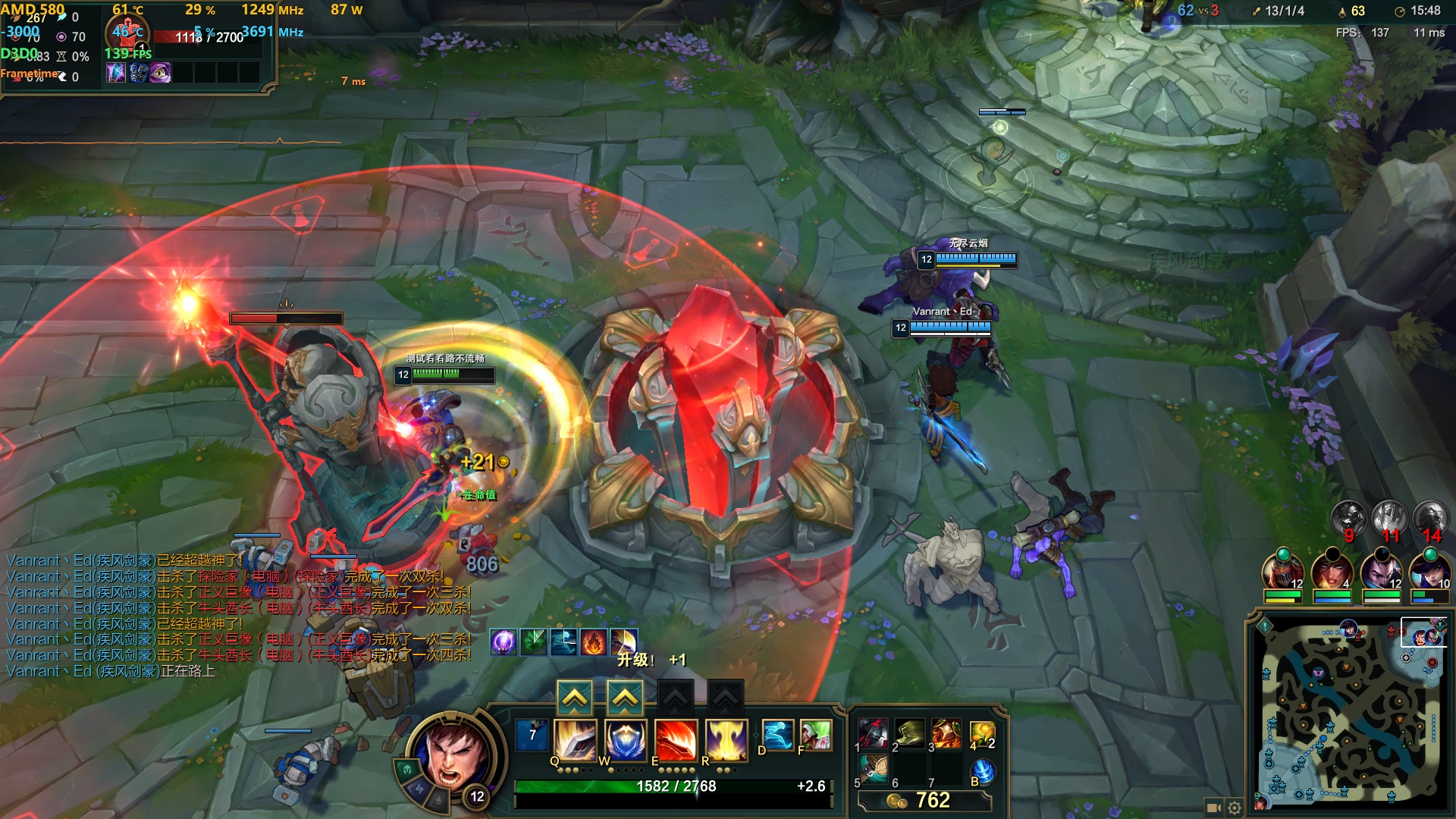Toggle the camera lock button beside the minimap
This screenshot has height=819, width=1456.
(1213, 808)
